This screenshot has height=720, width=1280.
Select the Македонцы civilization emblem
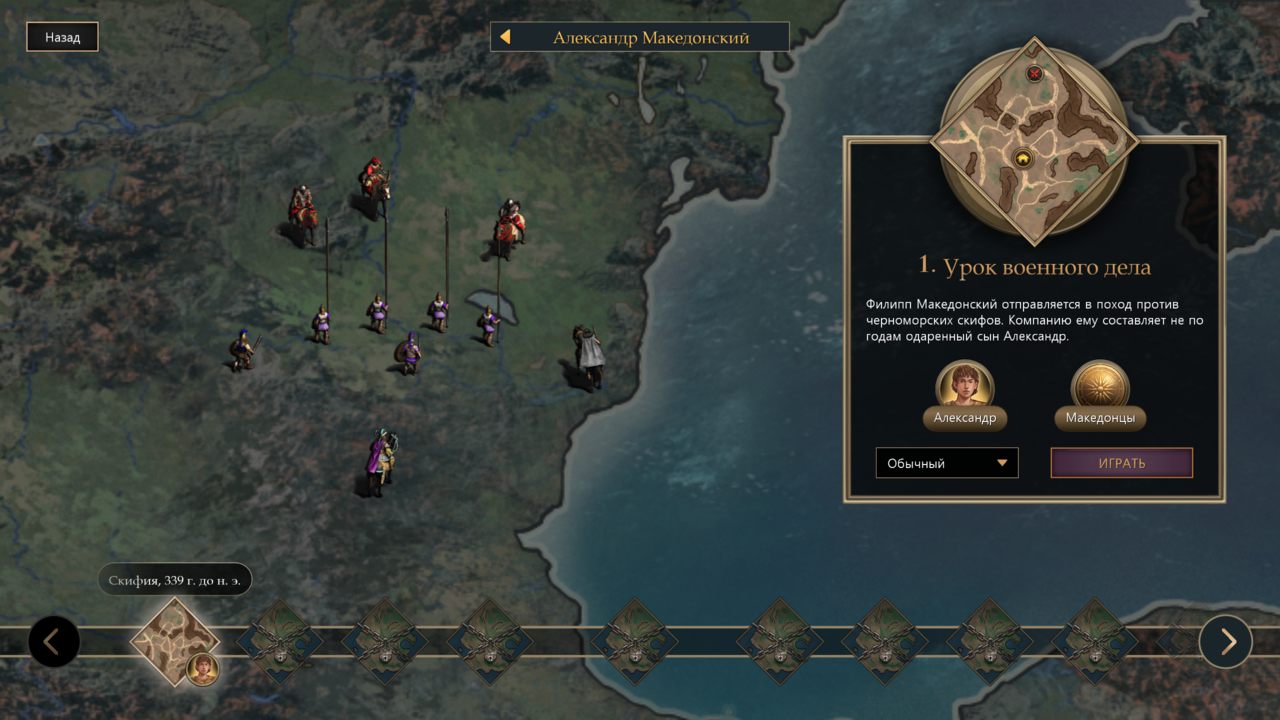coord(1100,387)
